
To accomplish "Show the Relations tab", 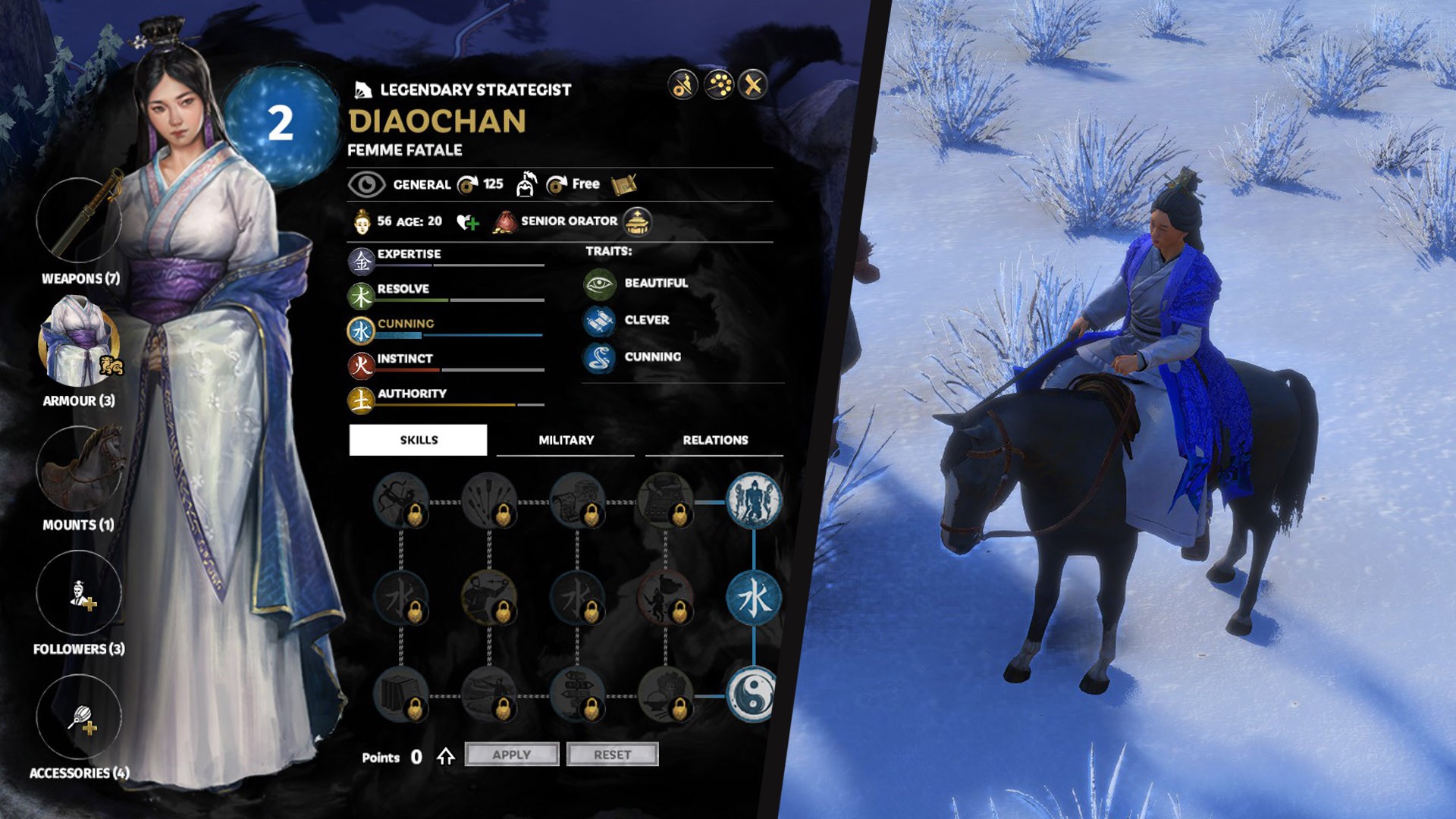I will pos(714,440).
